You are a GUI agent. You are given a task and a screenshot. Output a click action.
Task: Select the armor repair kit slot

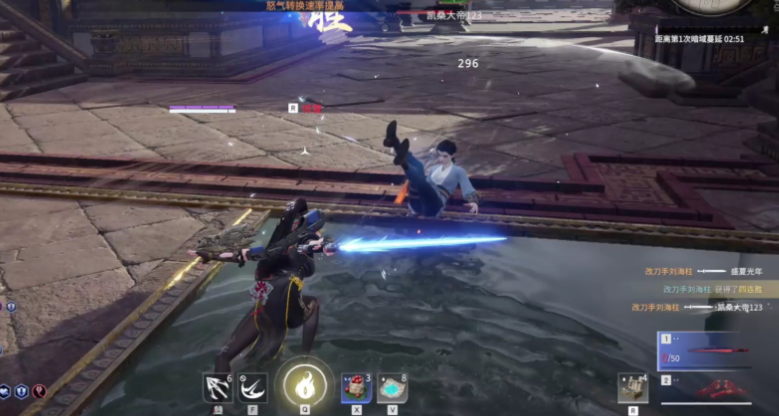[x=631, y=387]
